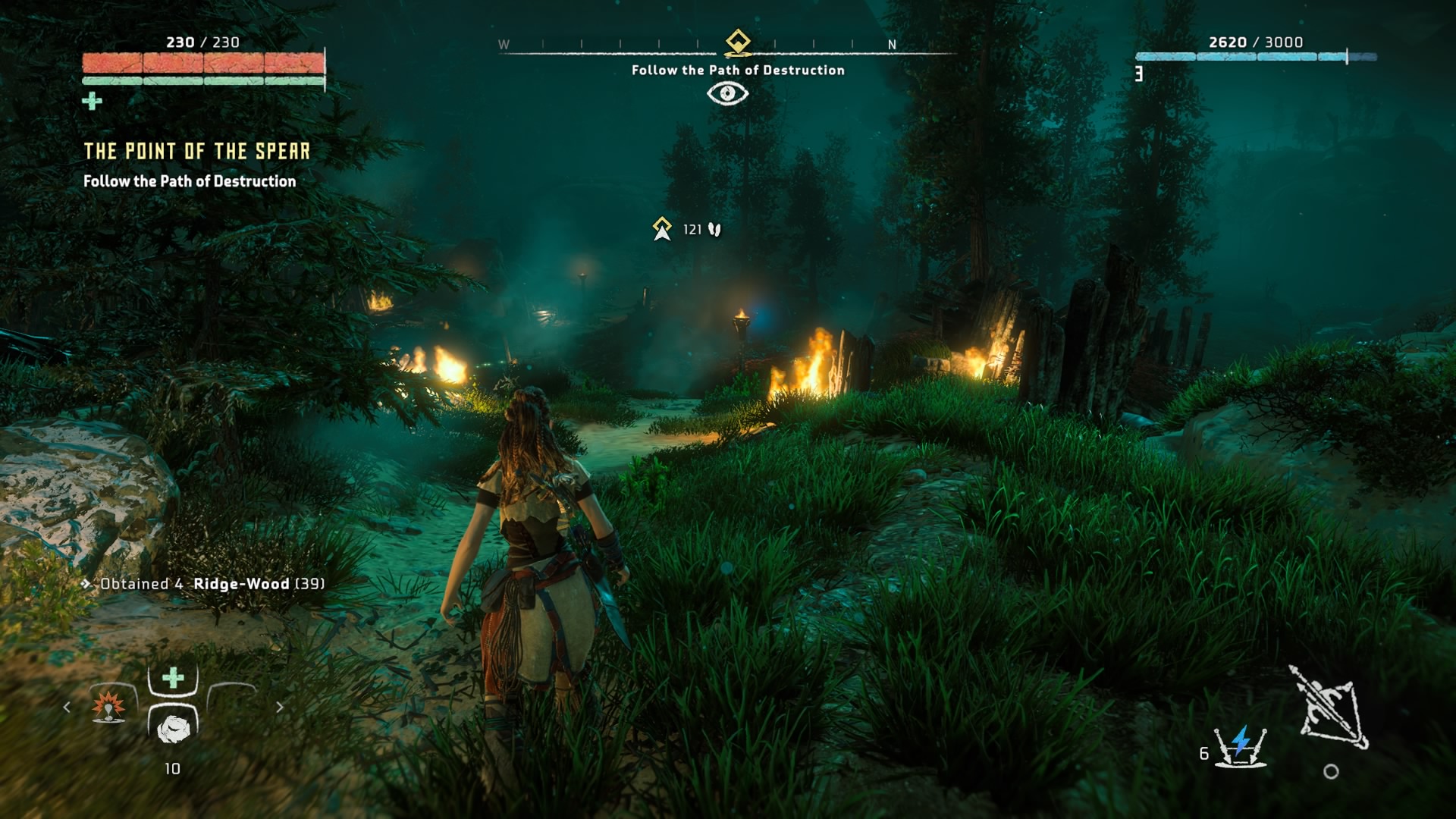Pick the shock tripcaster weapon icon

(1240, 747)
